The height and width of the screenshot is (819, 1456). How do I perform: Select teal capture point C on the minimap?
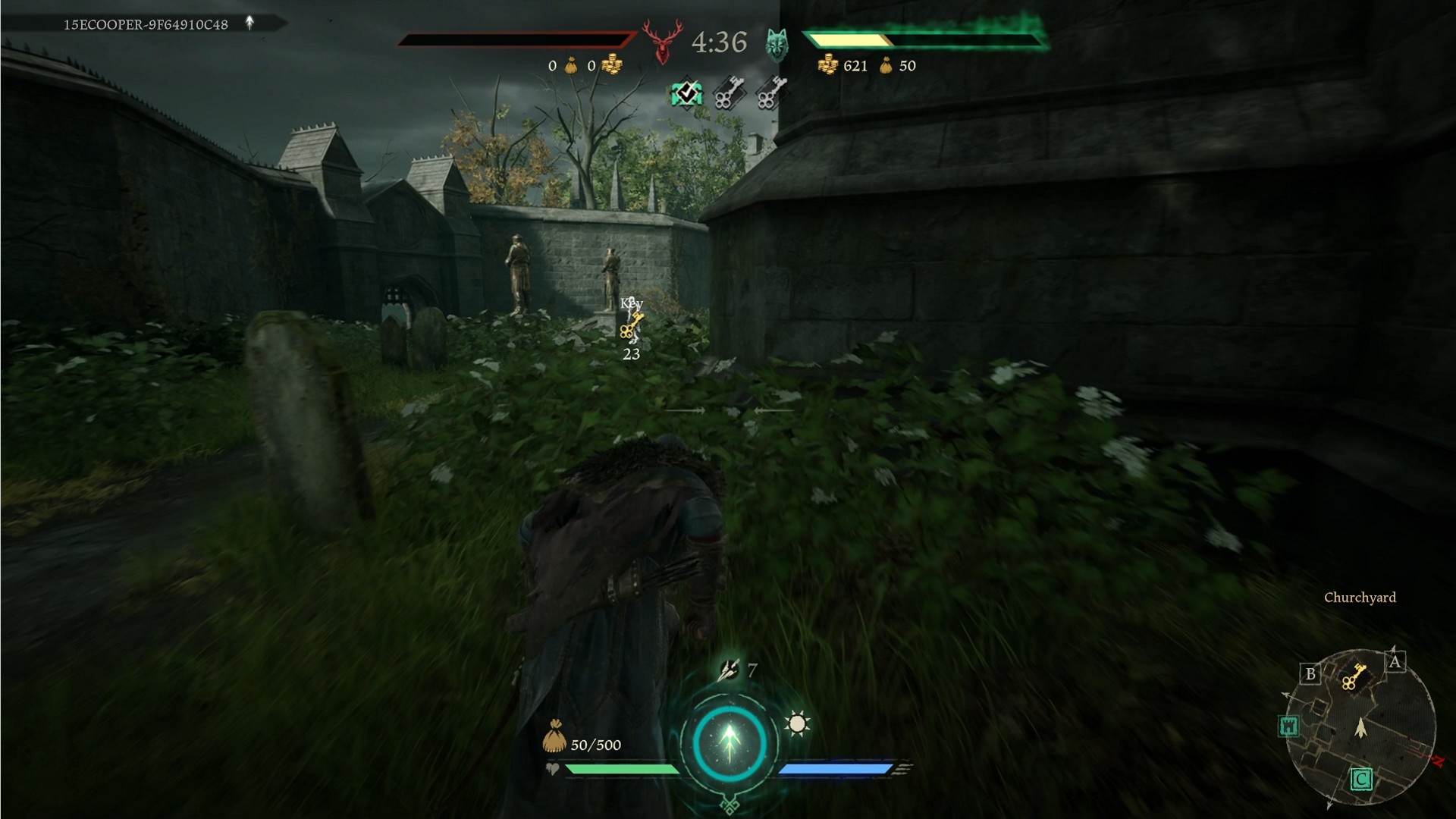(x=1360, y=779)
